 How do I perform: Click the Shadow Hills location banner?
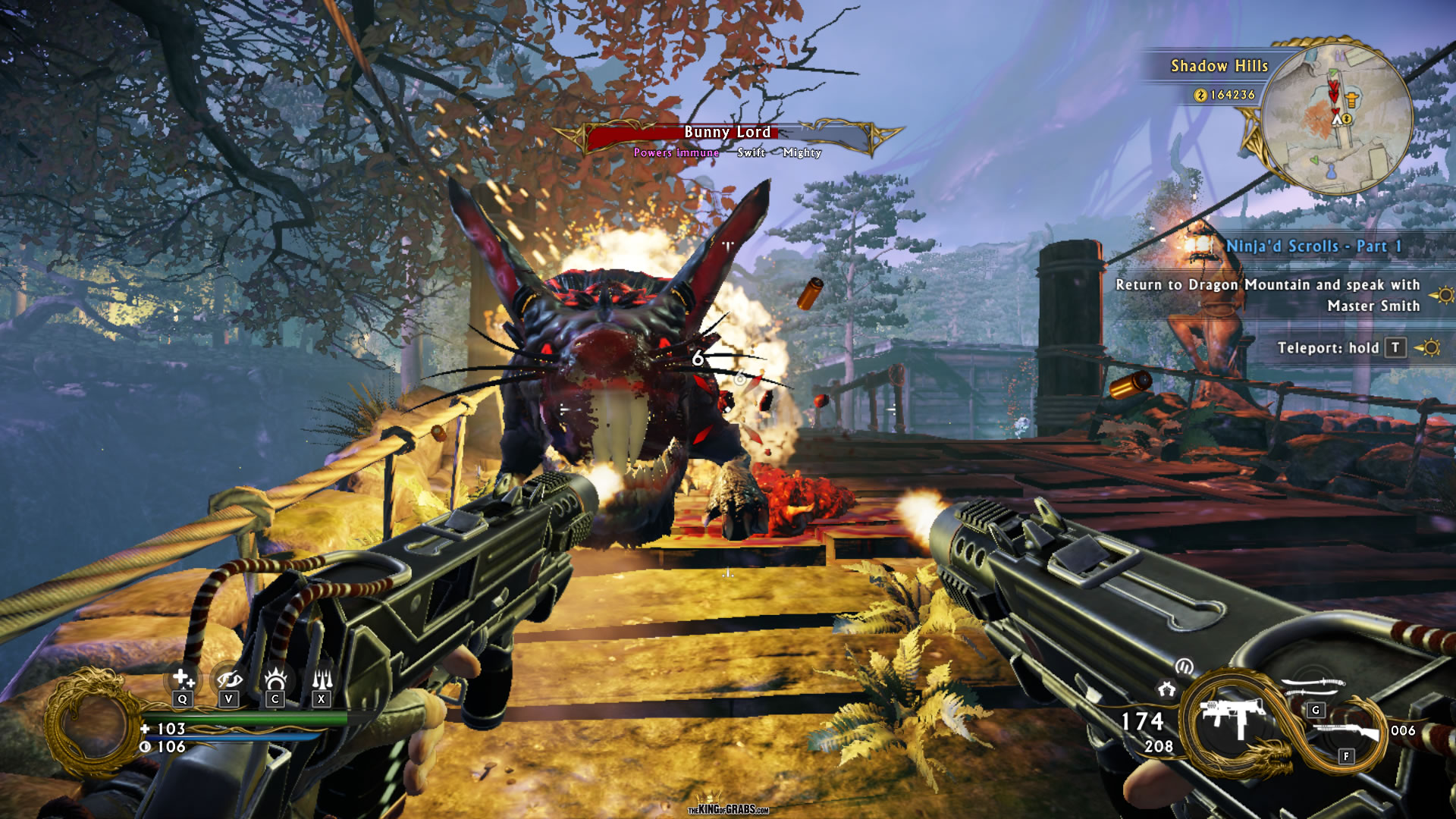1219,66
